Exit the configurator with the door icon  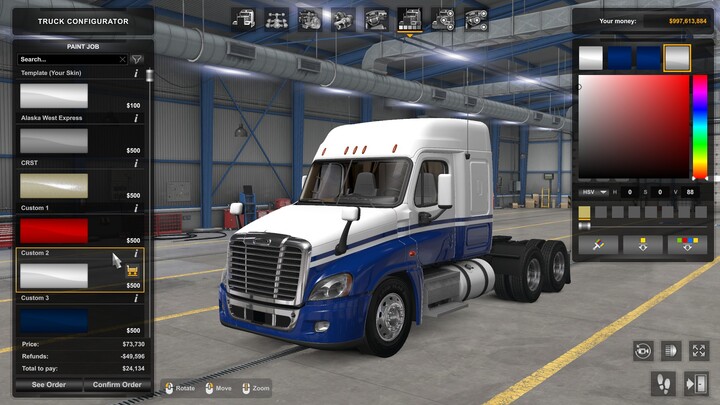click(697, 383)
